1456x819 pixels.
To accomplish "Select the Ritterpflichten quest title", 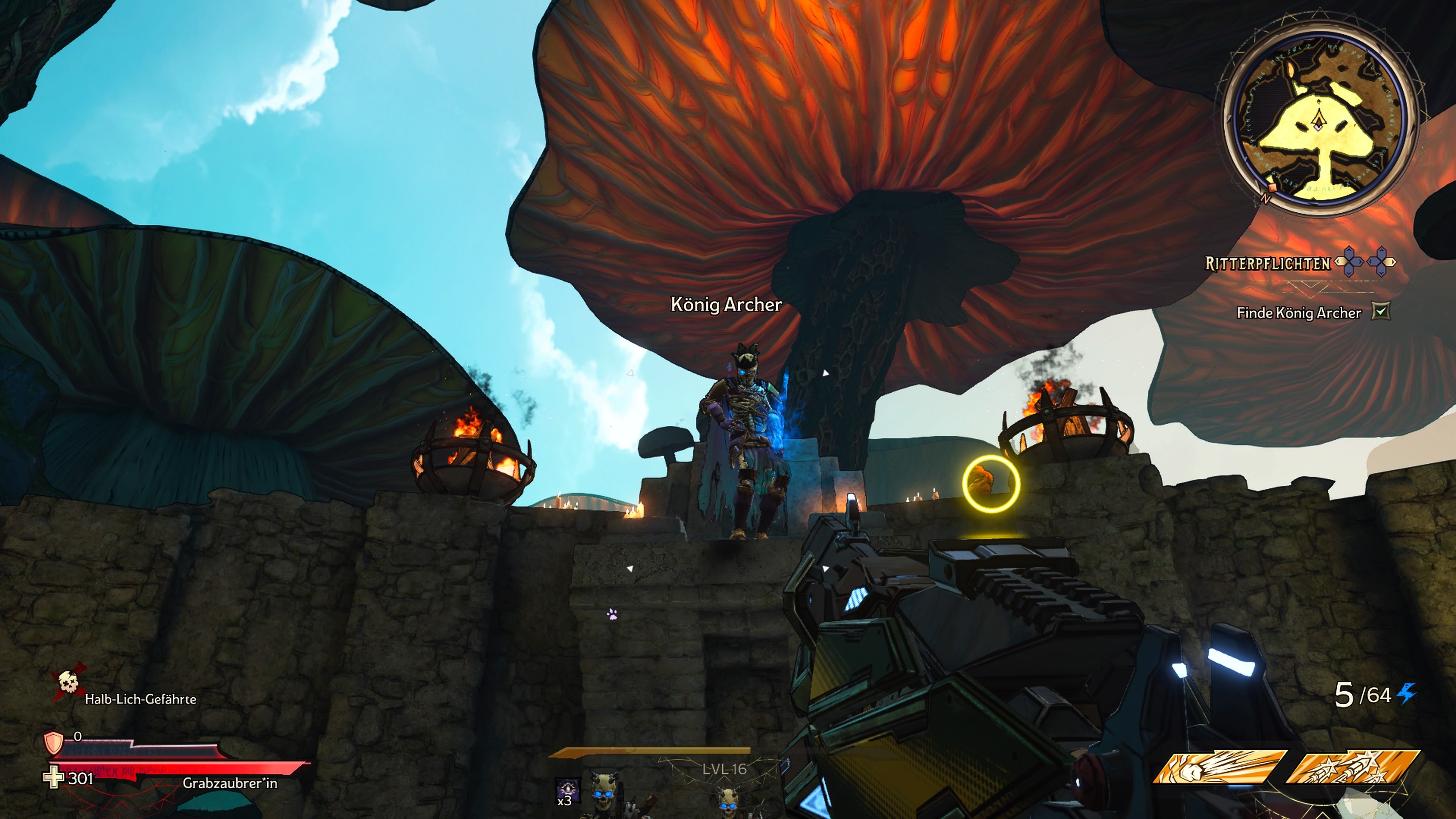I will 1268,264.
